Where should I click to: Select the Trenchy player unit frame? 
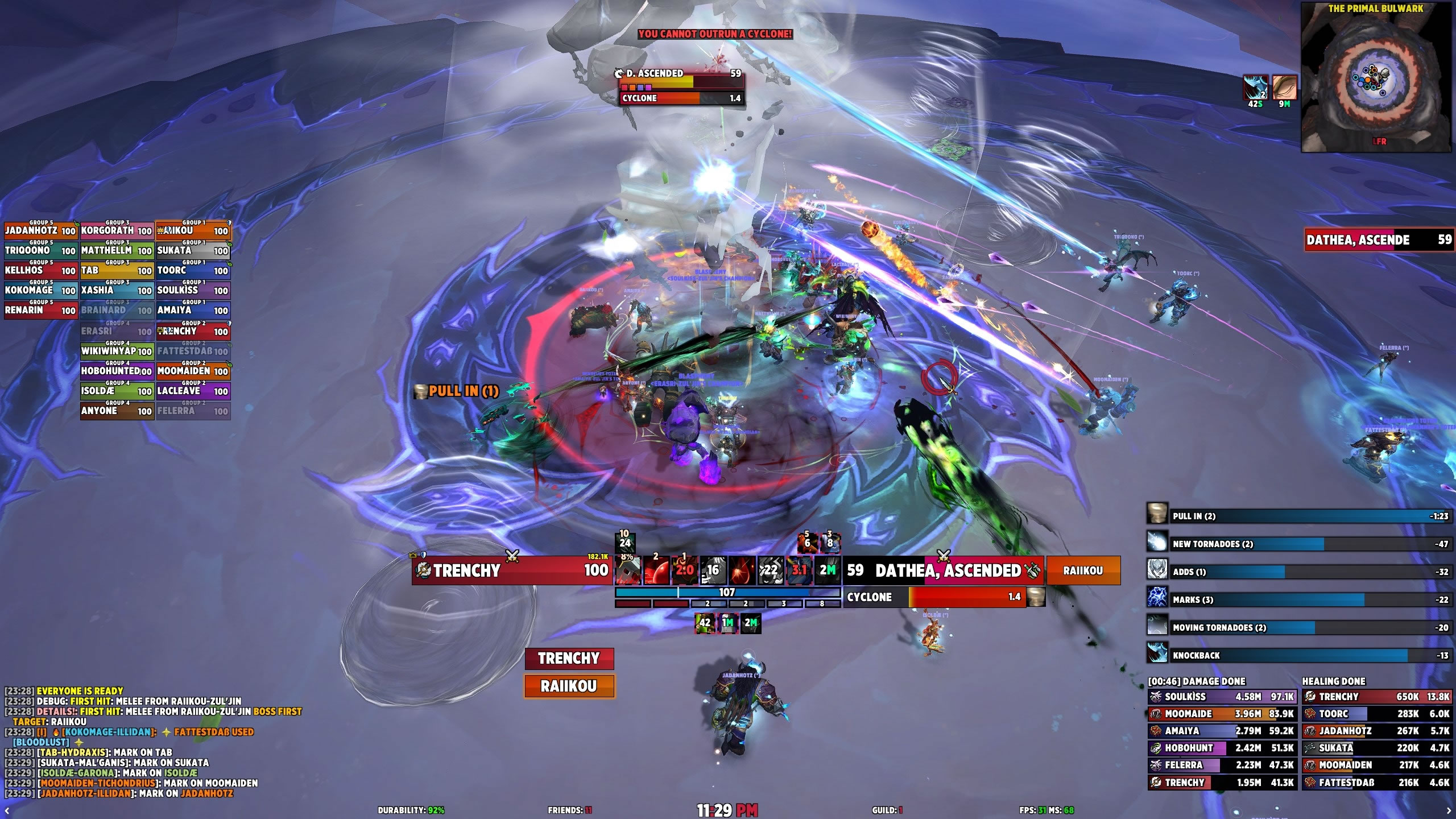coord(512,570)
